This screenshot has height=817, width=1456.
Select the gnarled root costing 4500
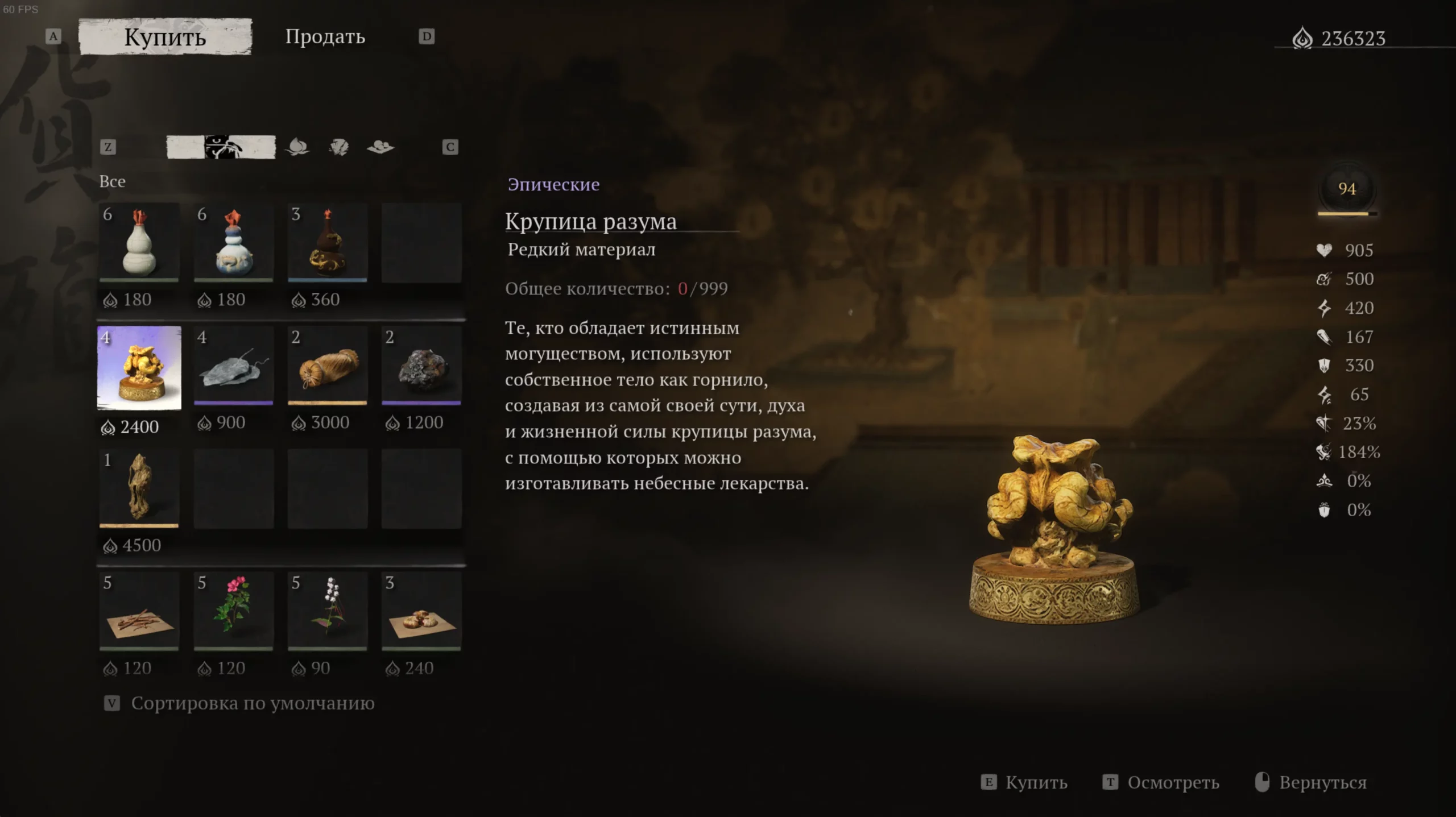pos(139,488)
